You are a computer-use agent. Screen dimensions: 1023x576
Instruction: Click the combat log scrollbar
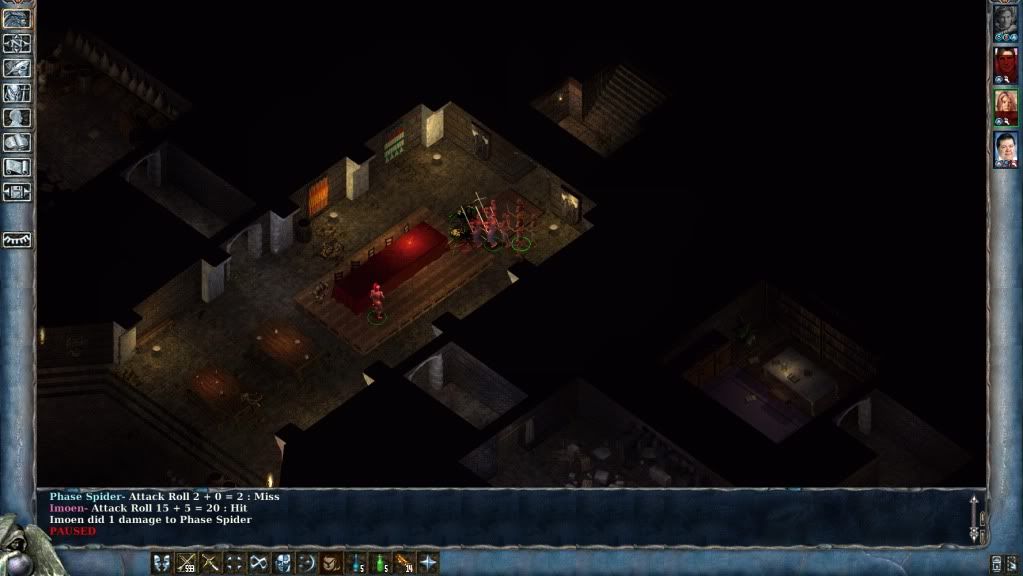click(x=976, y=518)
